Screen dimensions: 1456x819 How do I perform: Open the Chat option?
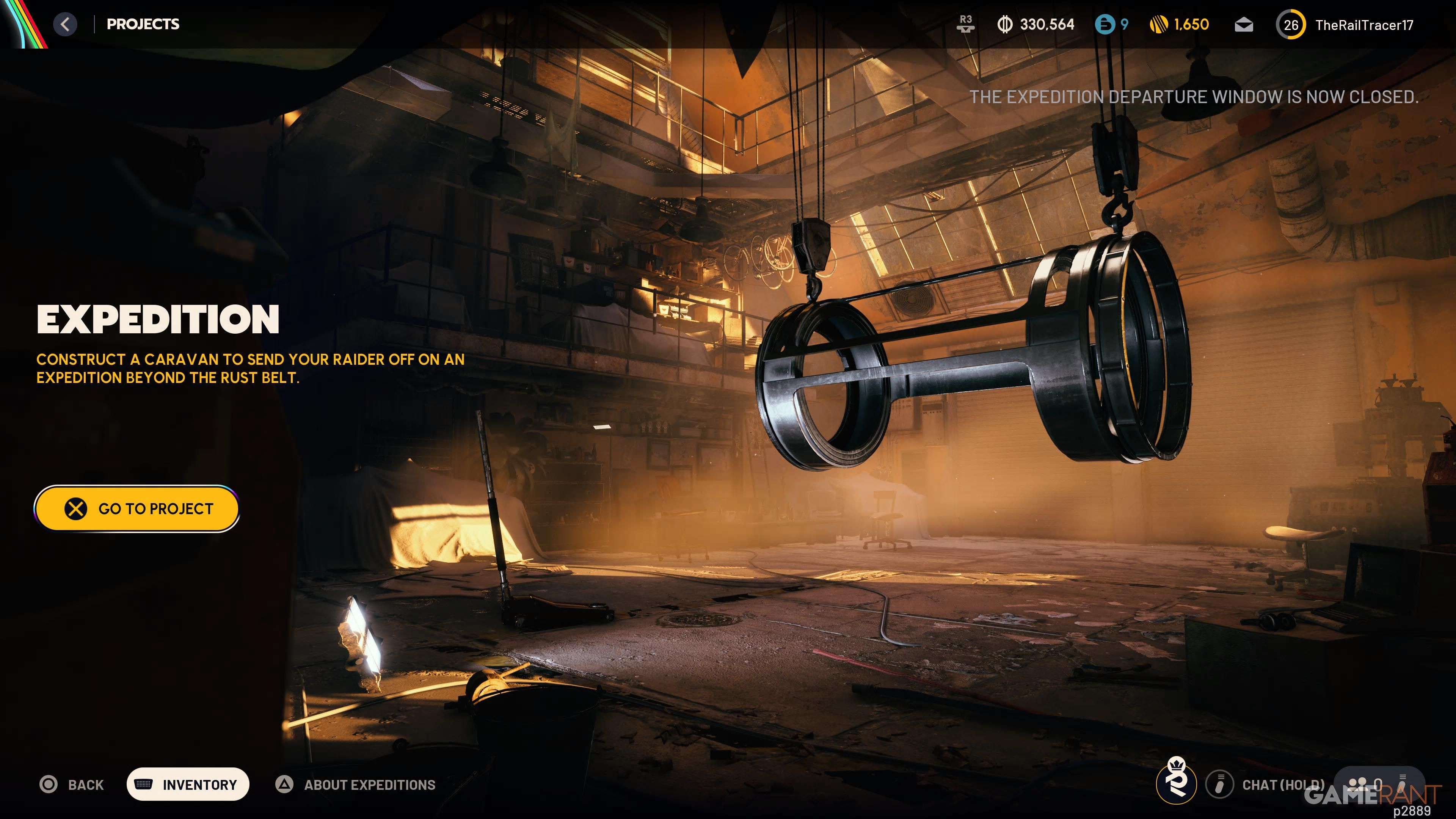click(1266, 784)
